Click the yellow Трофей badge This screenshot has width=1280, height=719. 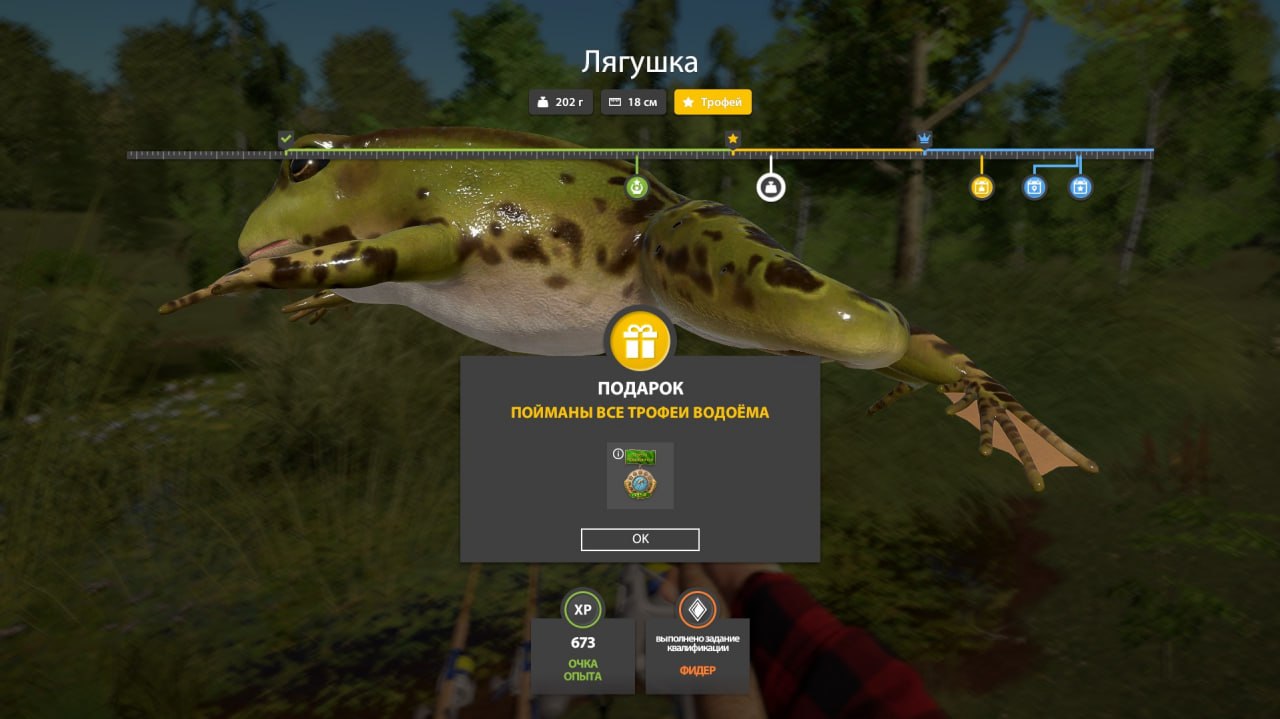(x=712, y=102)
